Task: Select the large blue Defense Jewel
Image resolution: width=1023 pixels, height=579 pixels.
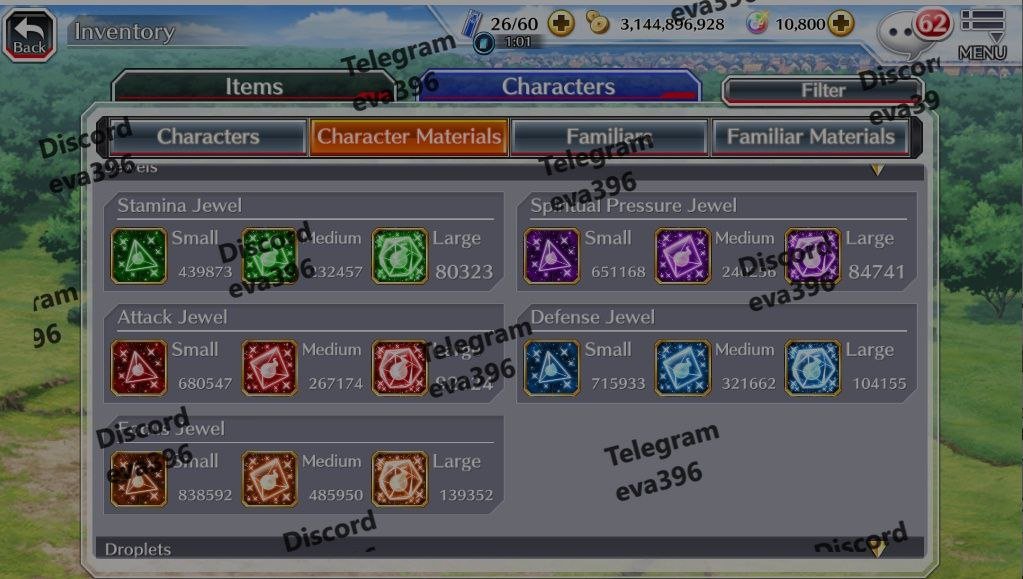Action: click(x=813, y=368)
